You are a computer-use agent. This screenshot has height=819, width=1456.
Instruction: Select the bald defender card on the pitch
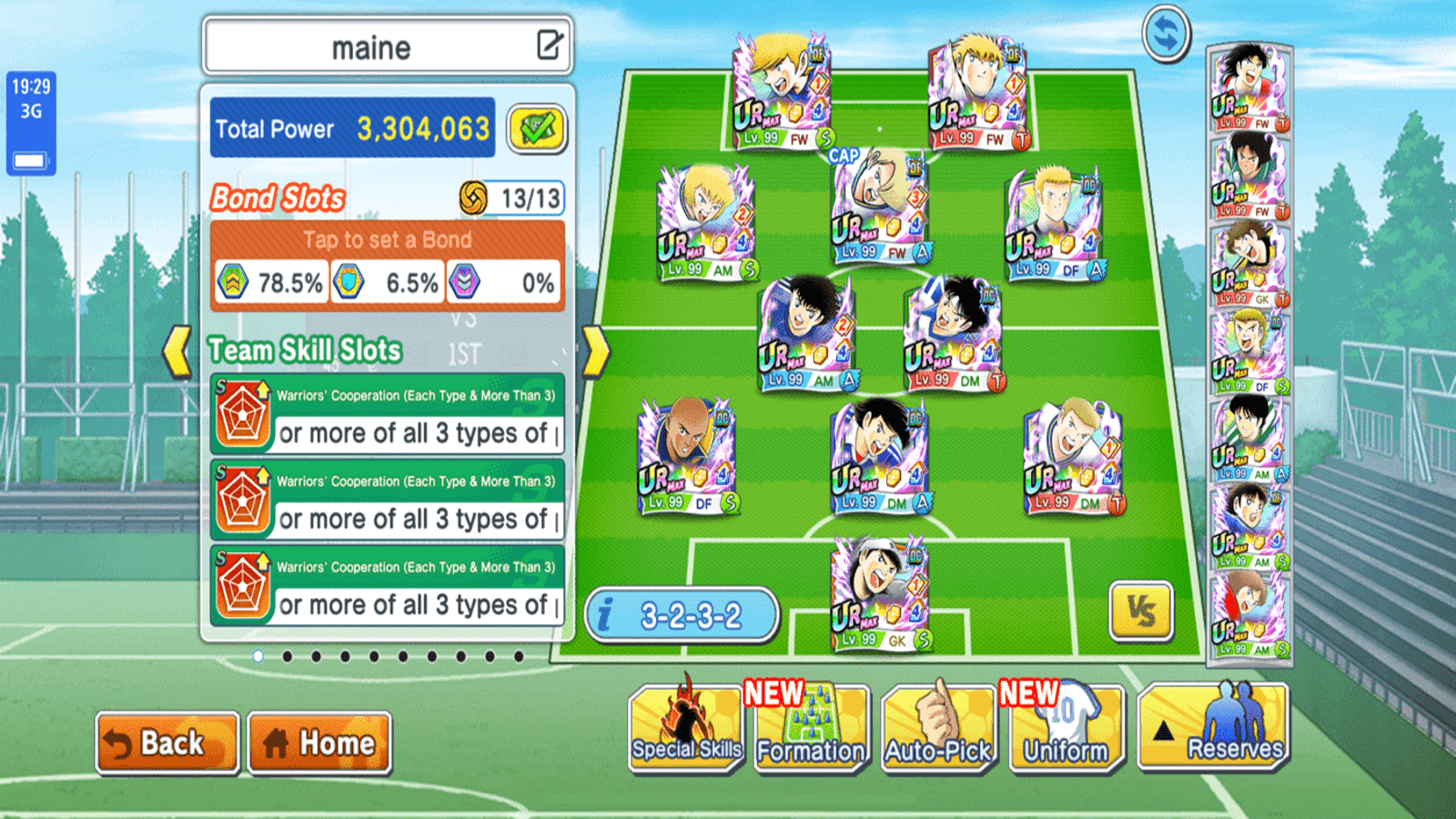[x=688, y=456]
